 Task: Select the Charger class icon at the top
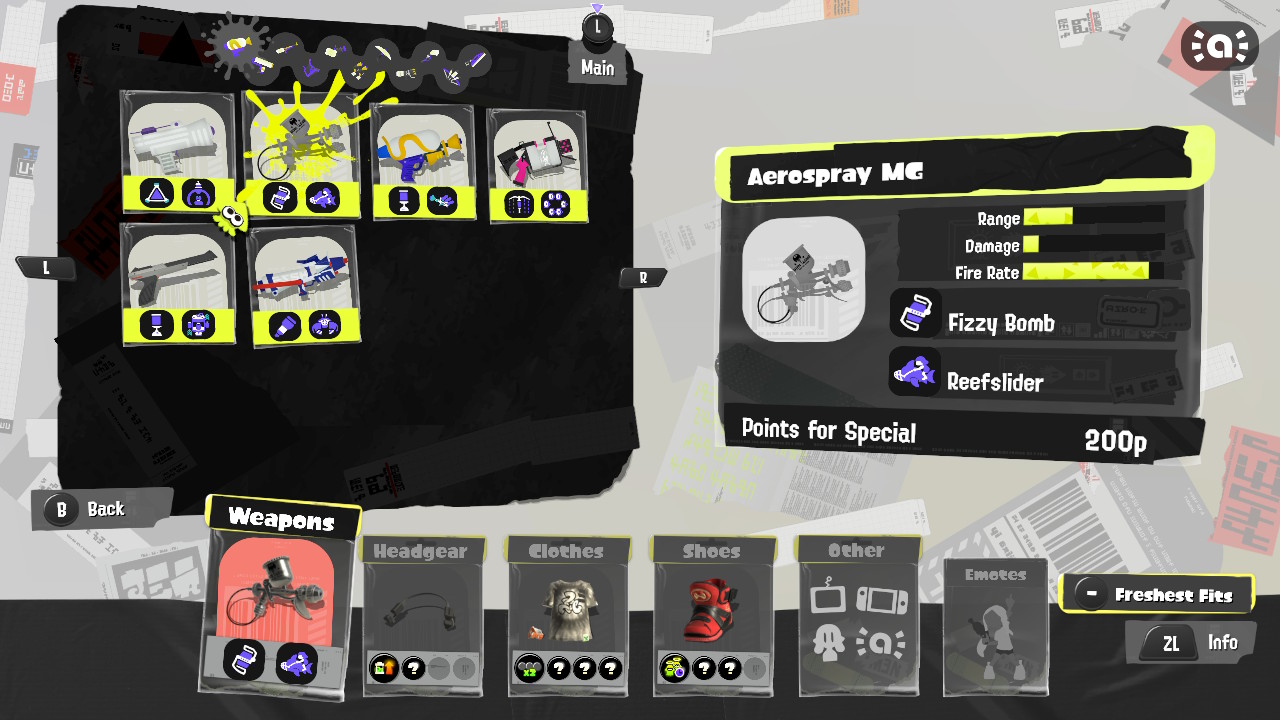pos(288,48)
